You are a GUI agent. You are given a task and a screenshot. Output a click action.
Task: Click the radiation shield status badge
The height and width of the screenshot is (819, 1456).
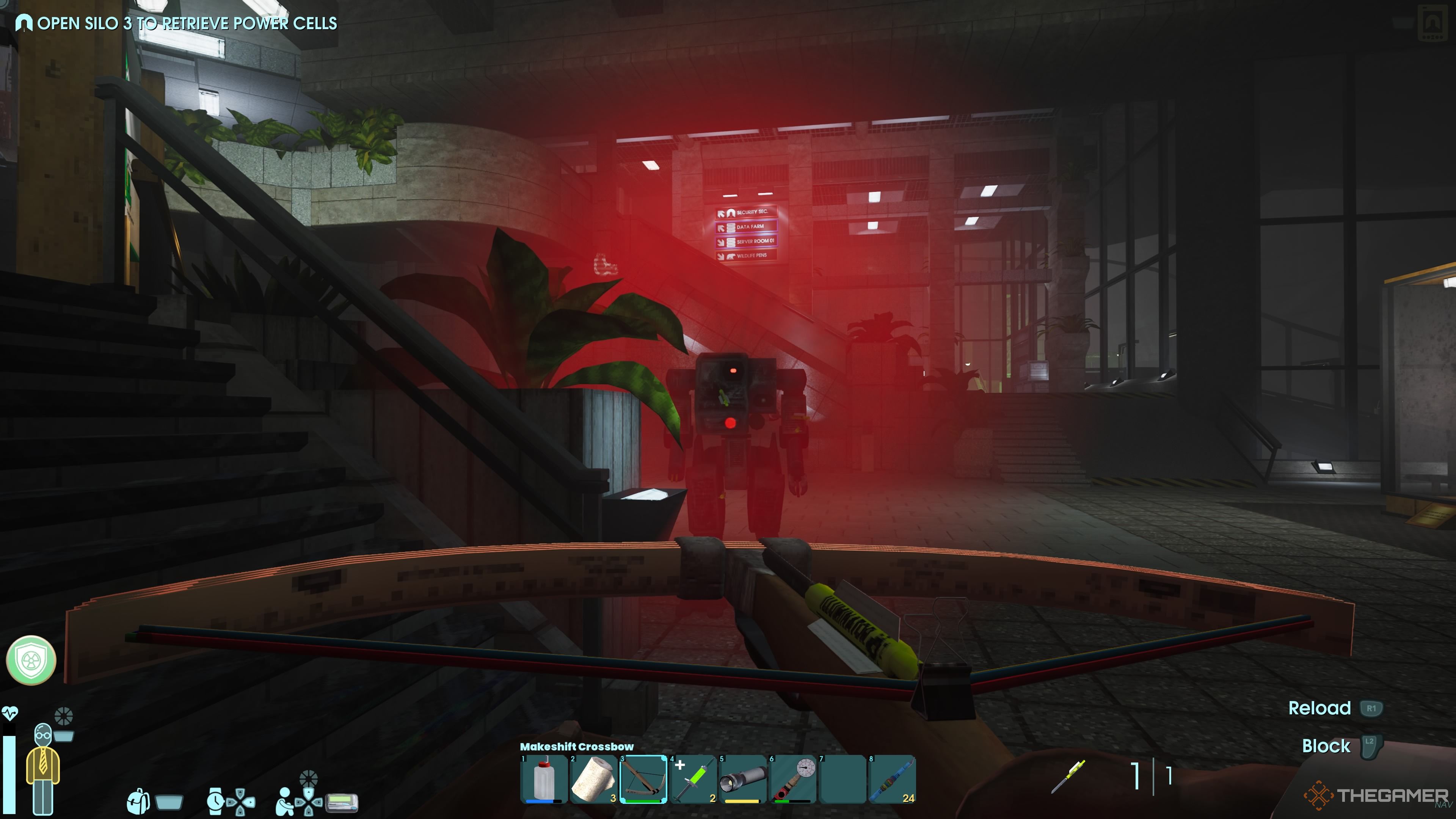(x=31, y=660)
